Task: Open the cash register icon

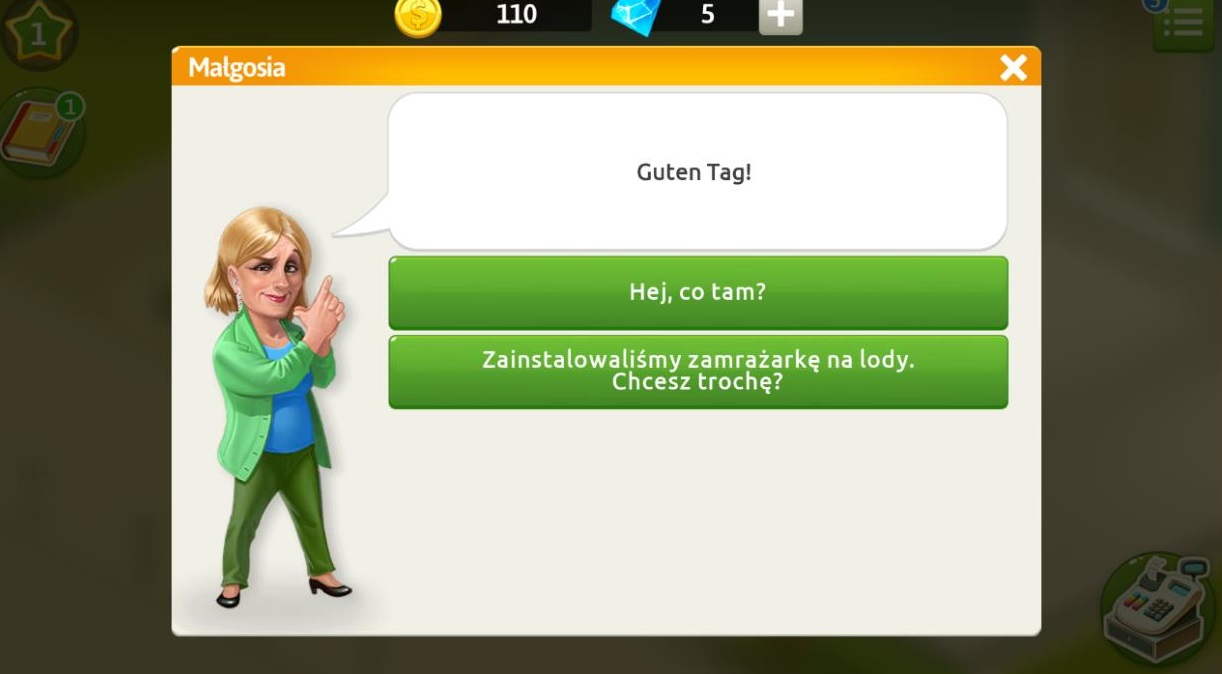Action: click(1160, 607)
